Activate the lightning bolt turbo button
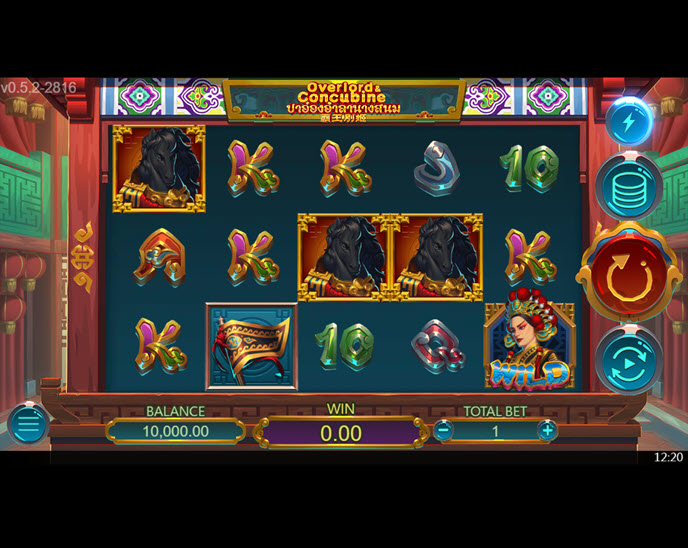688x548 pixels. tap(629, 122)
